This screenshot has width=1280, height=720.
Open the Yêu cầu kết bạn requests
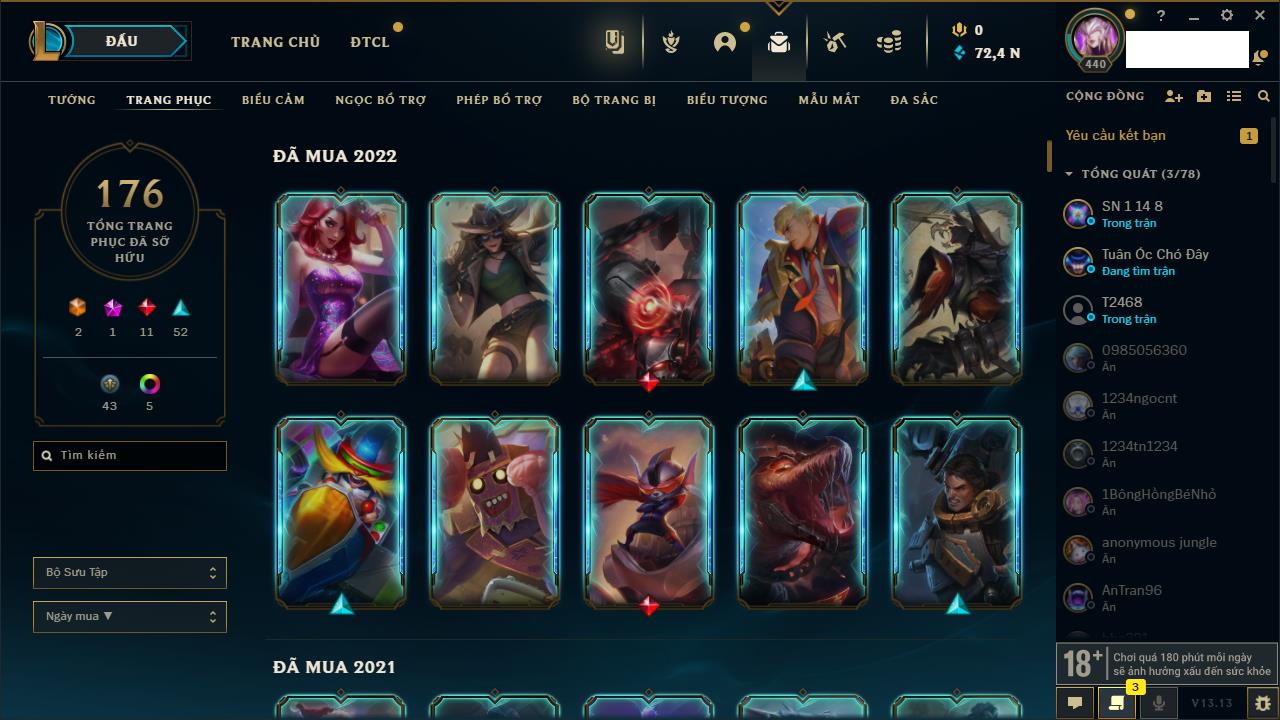pyautogui.click(x=1116, y=136)
